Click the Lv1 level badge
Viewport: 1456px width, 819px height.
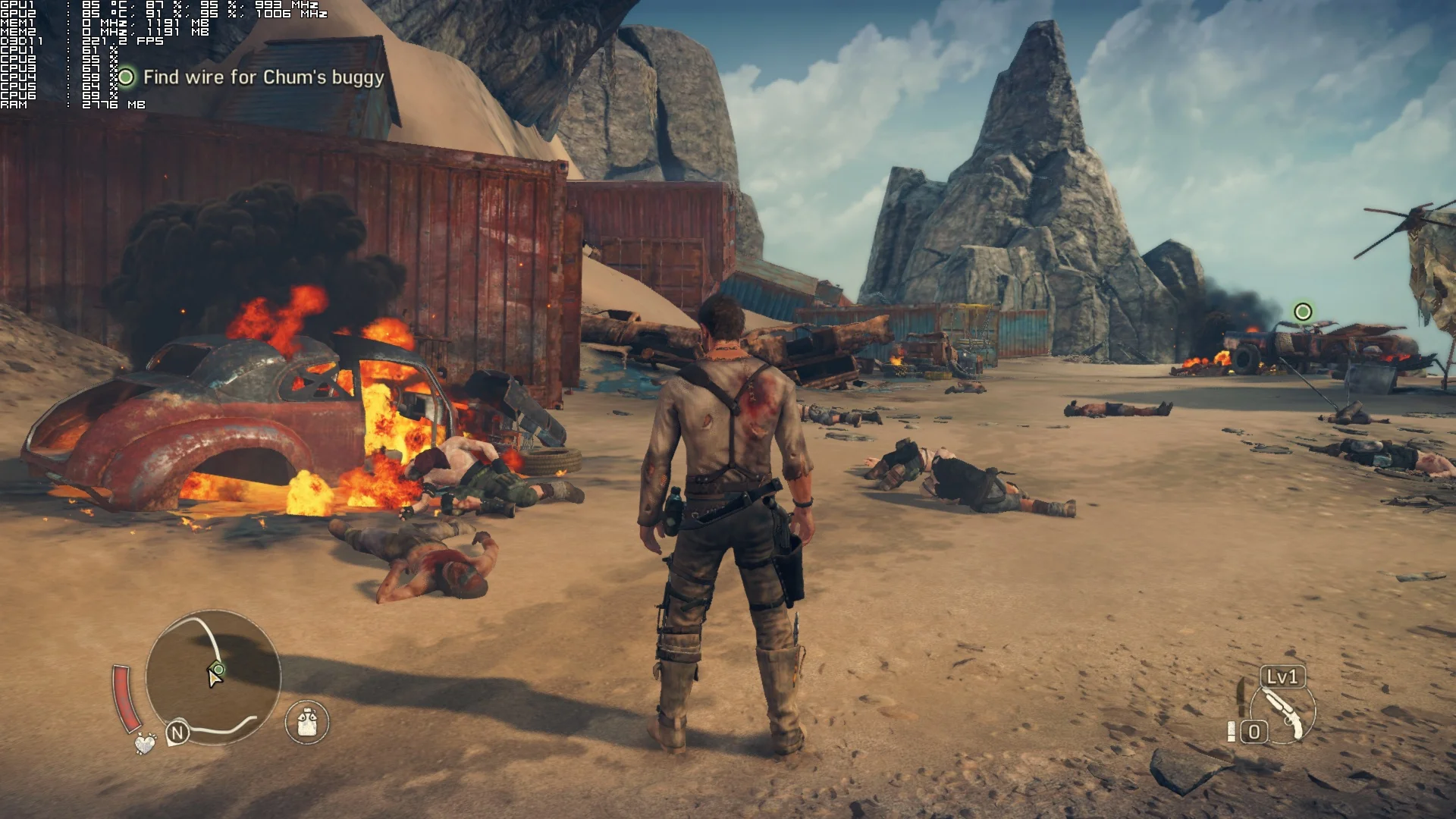coord(1283,676)
